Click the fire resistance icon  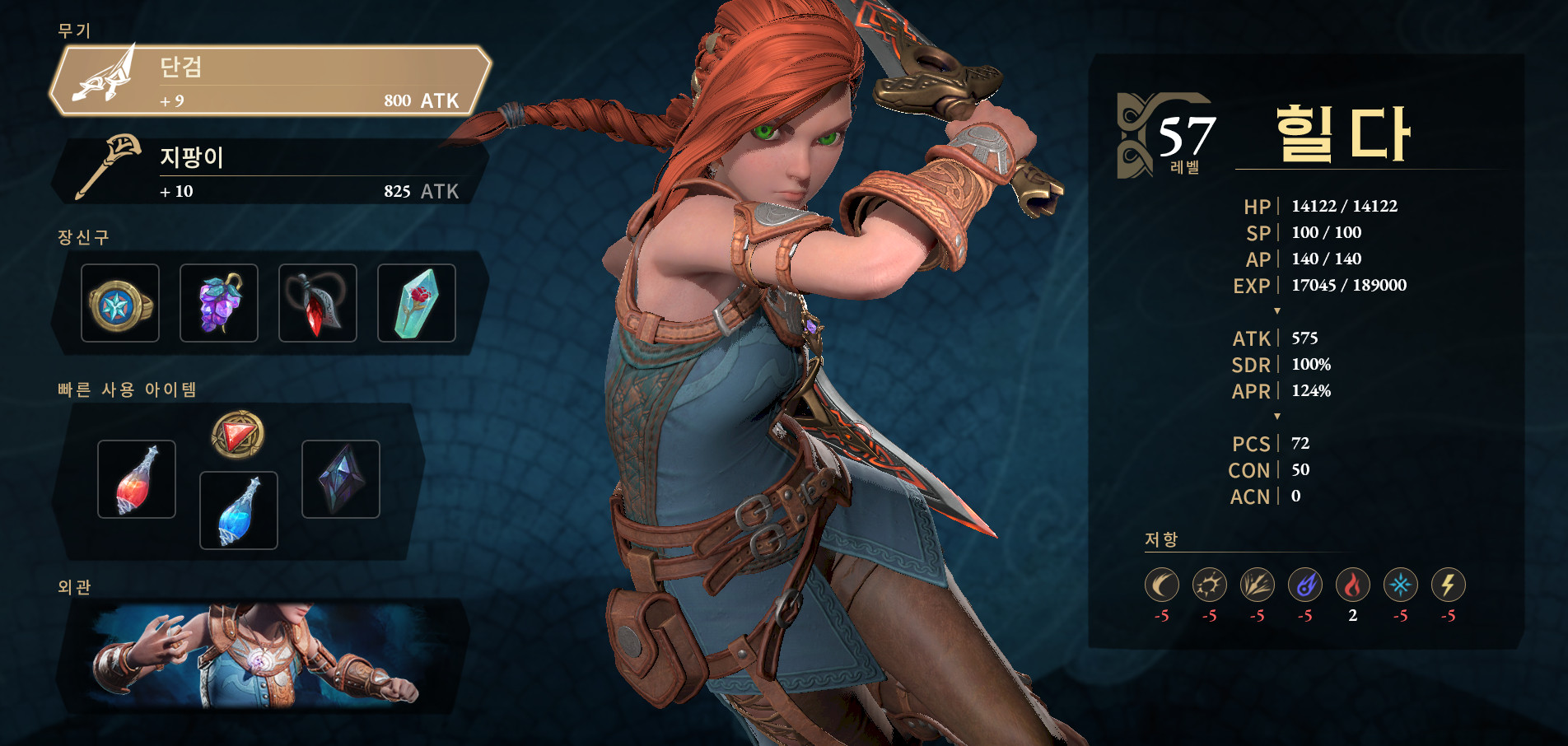coord(1354,586)
